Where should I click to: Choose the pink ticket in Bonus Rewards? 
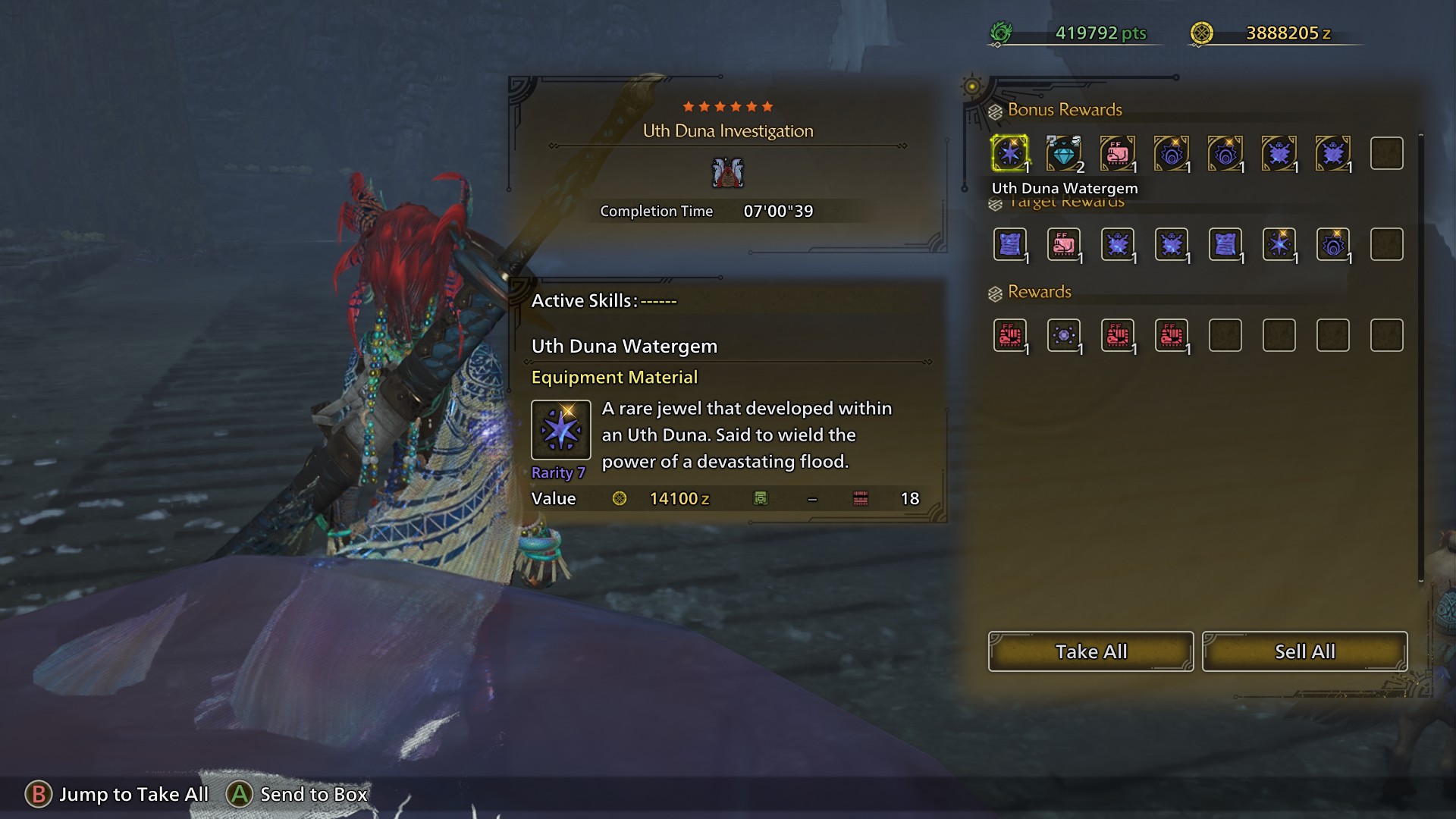(x=1117, y=153)
